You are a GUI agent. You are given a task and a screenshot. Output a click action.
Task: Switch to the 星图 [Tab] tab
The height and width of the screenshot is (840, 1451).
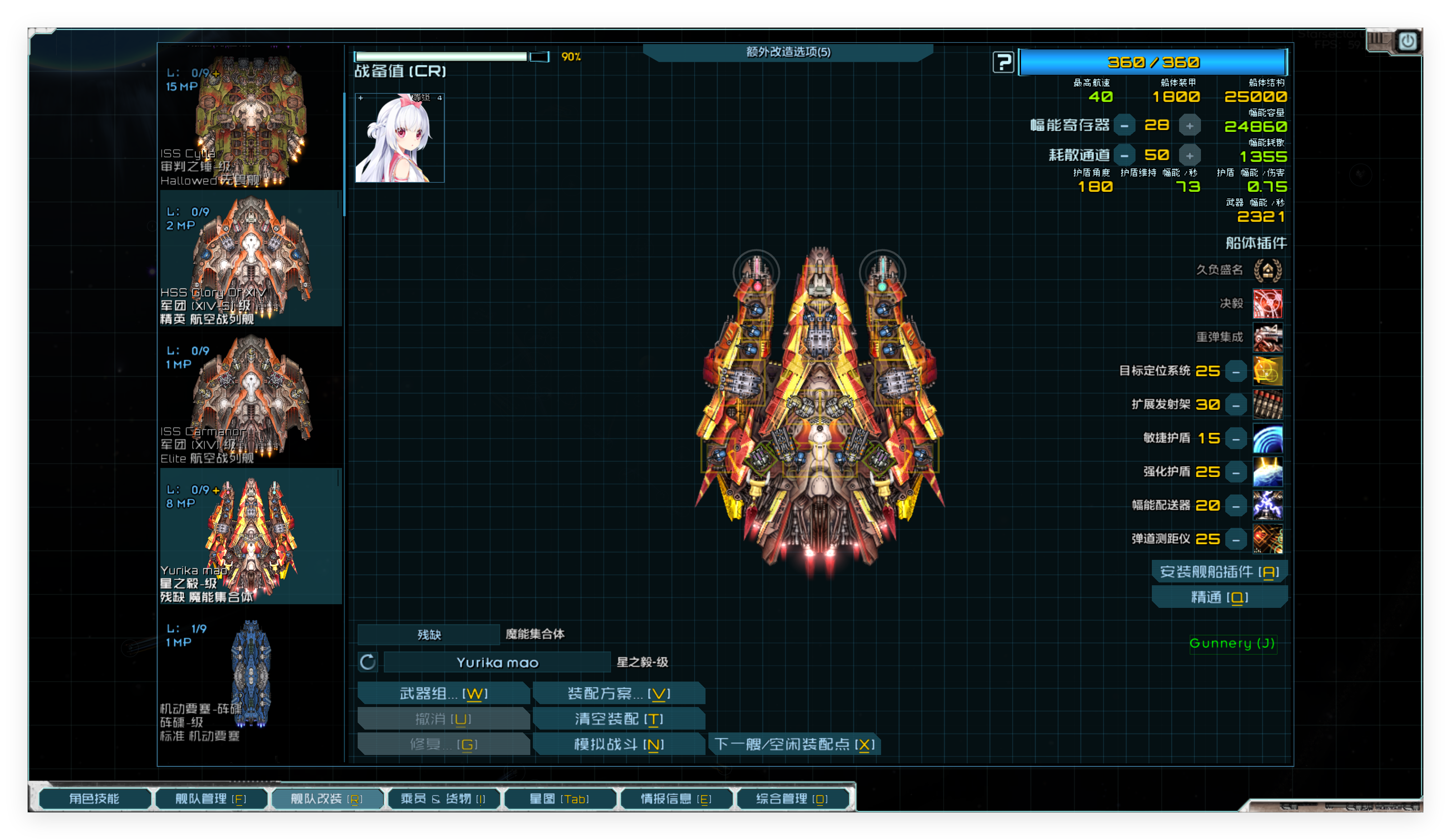[560, 799]
